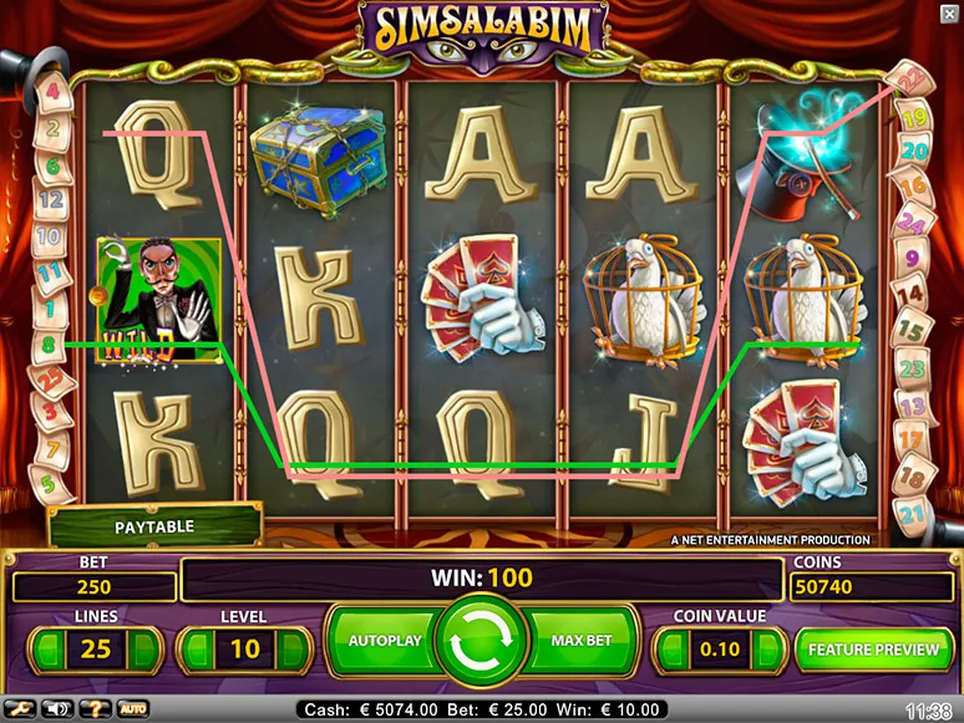Click the small AUTO icon in bottom bar

133,709
